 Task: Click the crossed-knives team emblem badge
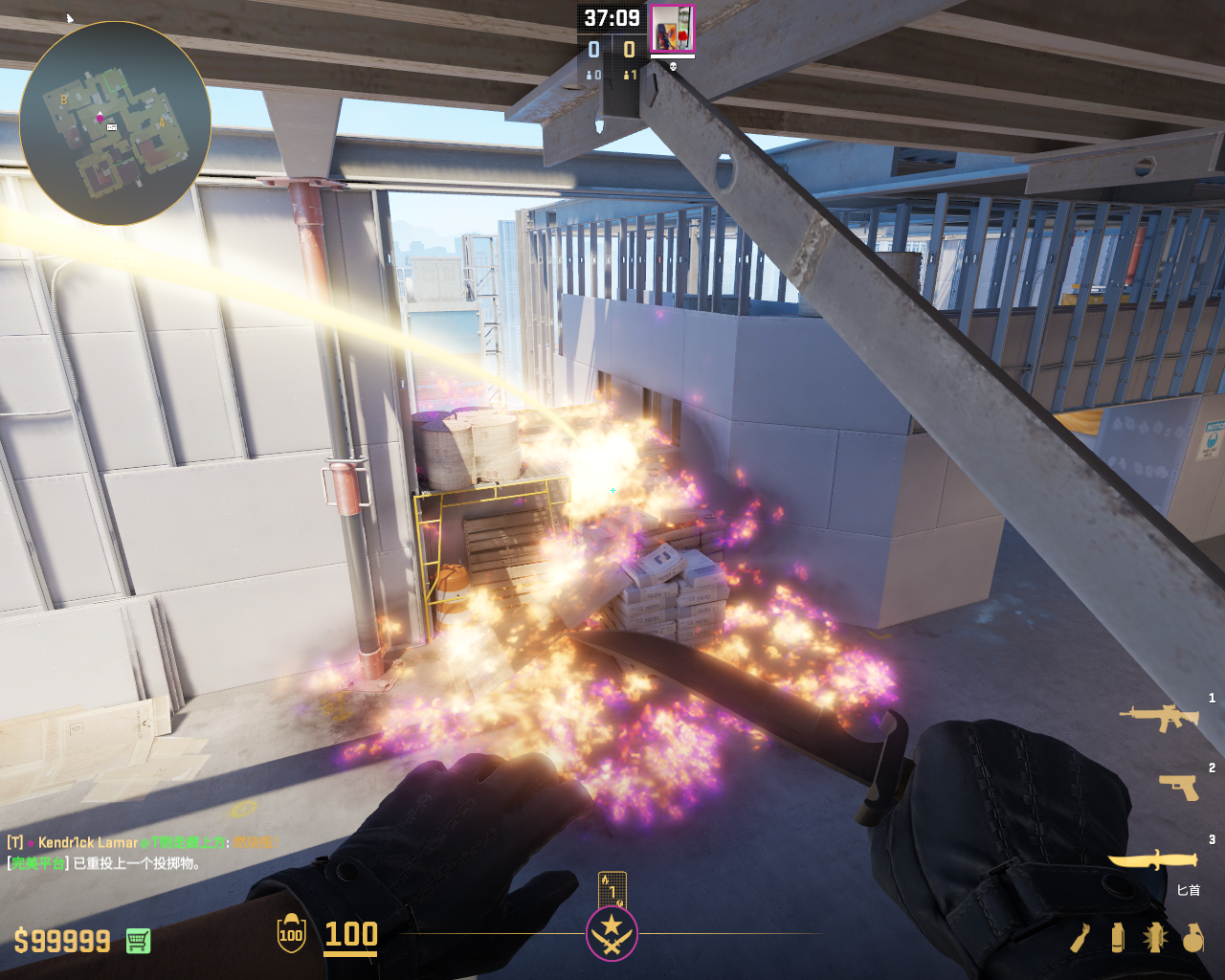[x=612, y=934]
